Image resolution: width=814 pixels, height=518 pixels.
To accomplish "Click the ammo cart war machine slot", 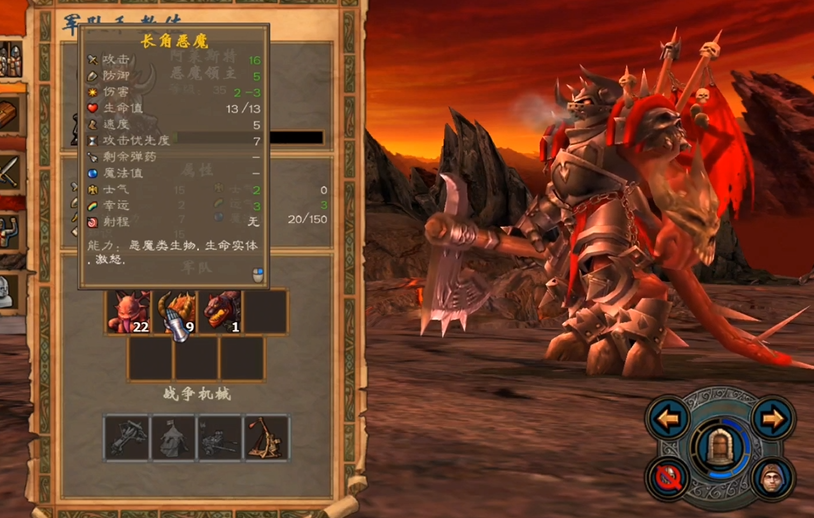I will [x=220, y=438].
